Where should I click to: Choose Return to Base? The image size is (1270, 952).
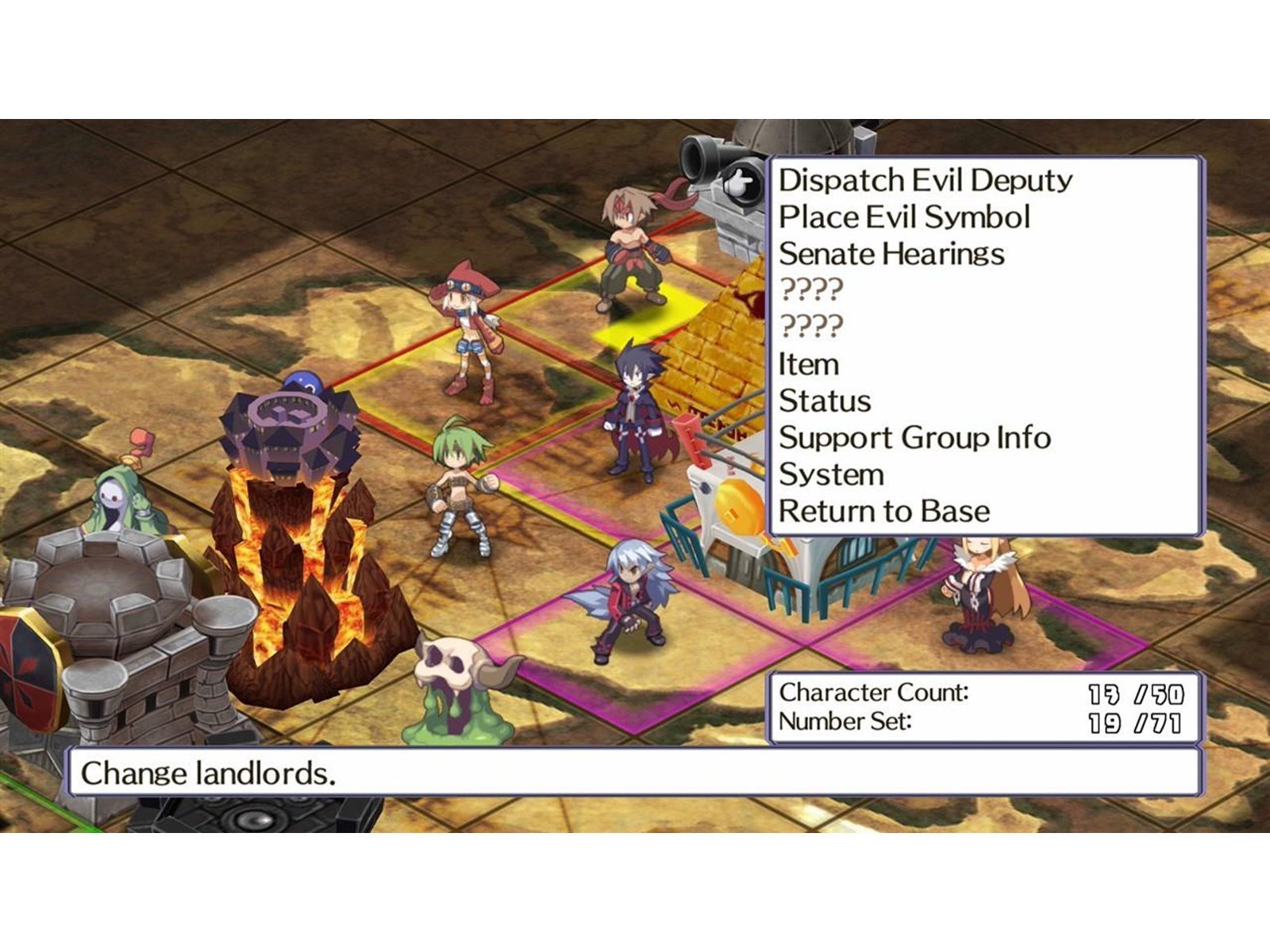tap(884, 512)
